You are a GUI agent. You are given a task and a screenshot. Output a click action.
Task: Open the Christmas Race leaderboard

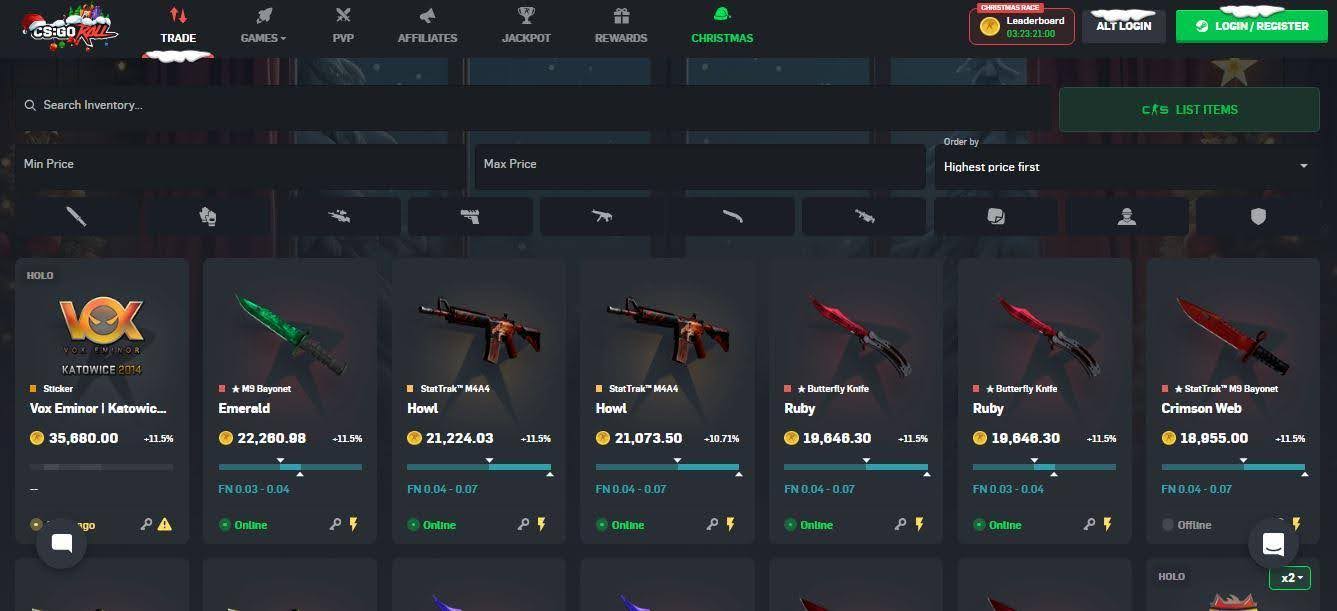(x=1021, y=26)
